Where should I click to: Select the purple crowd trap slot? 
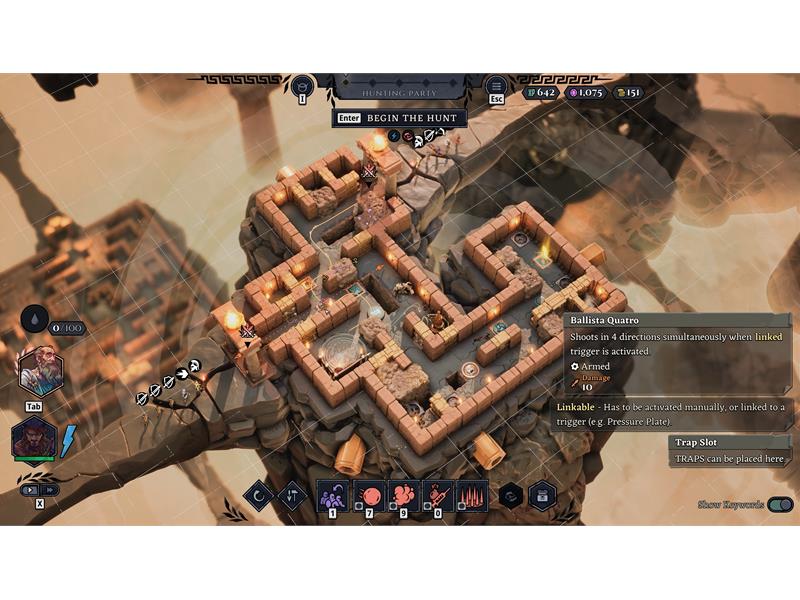point(332,495)
